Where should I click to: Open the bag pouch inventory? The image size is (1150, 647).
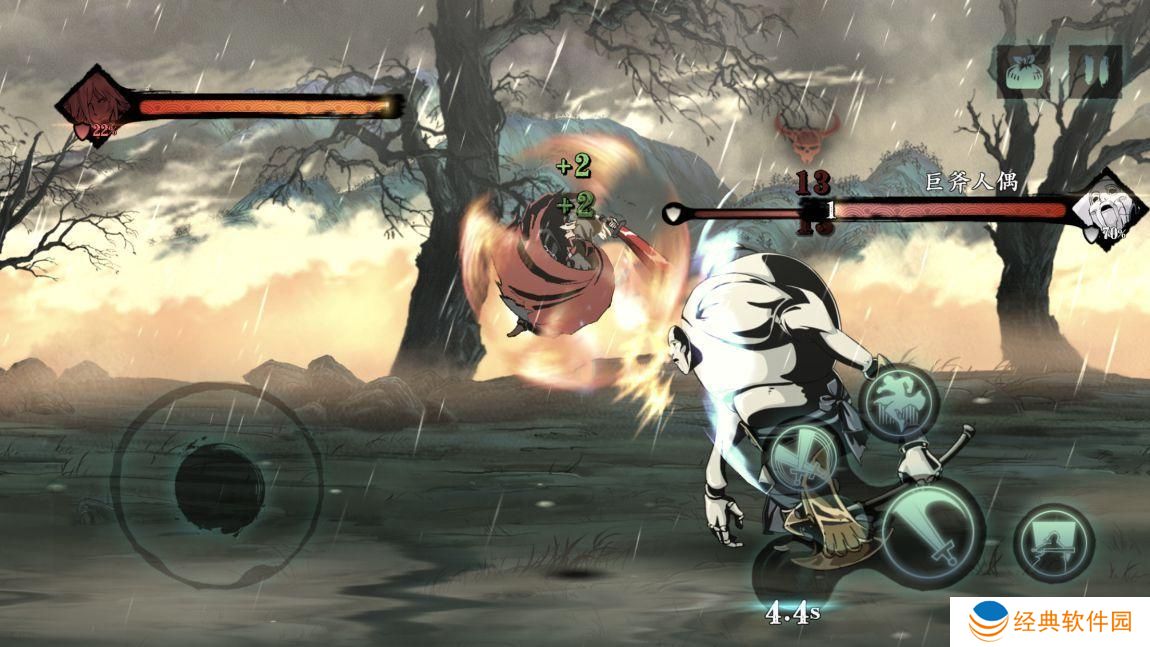point(1023,71)
